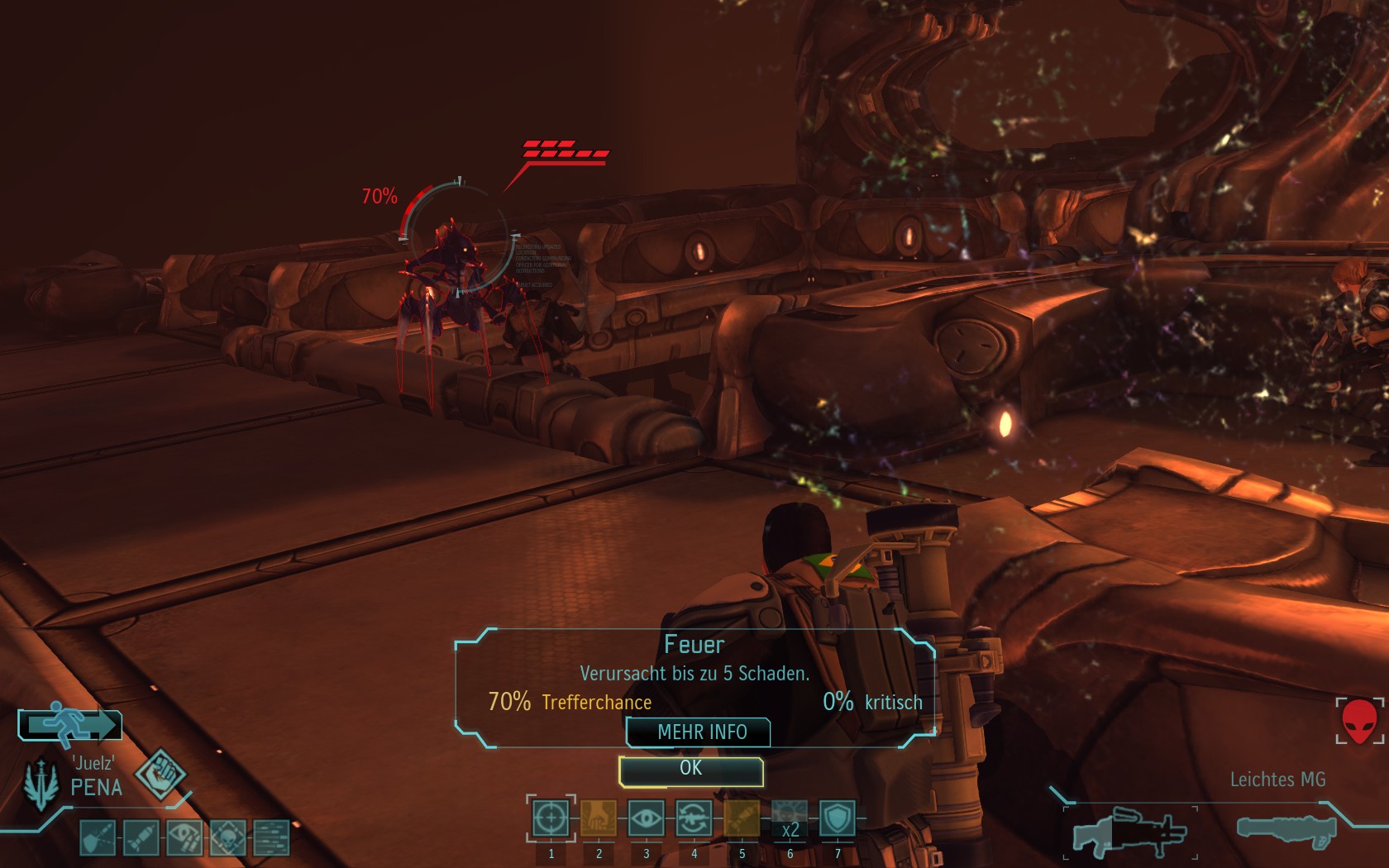Confirm the shot with the OK button
Screen dimensions: 1389x868
[691, 770]
